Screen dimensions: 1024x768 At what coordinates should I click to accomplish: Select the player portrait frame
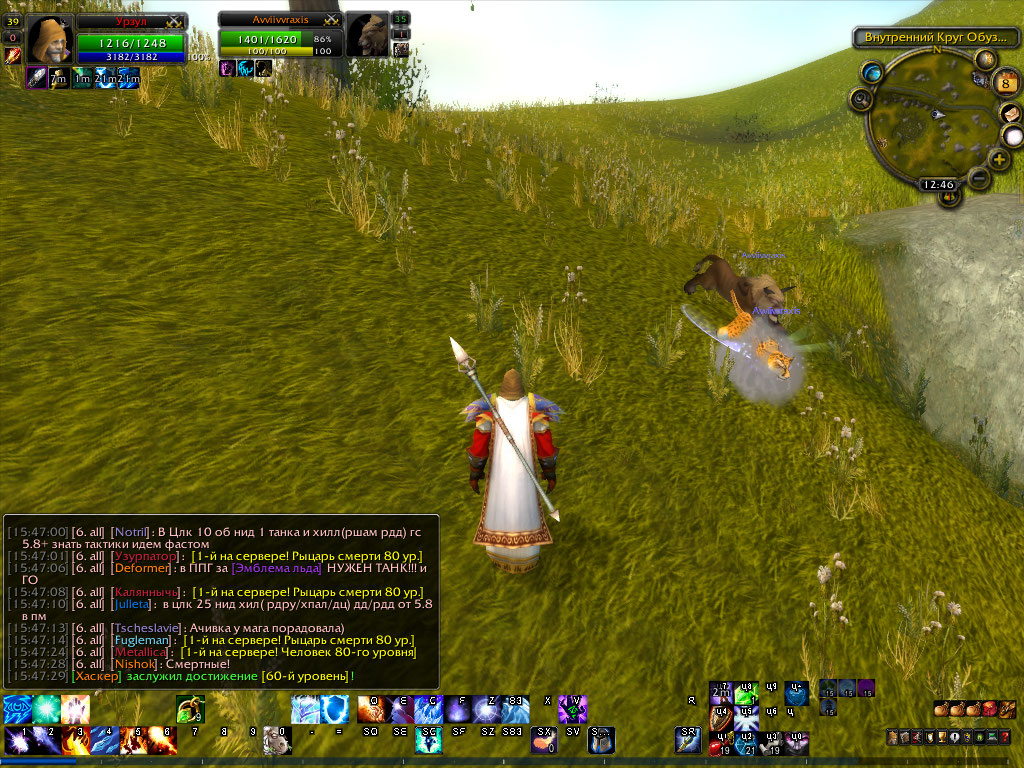pos(47,40)
